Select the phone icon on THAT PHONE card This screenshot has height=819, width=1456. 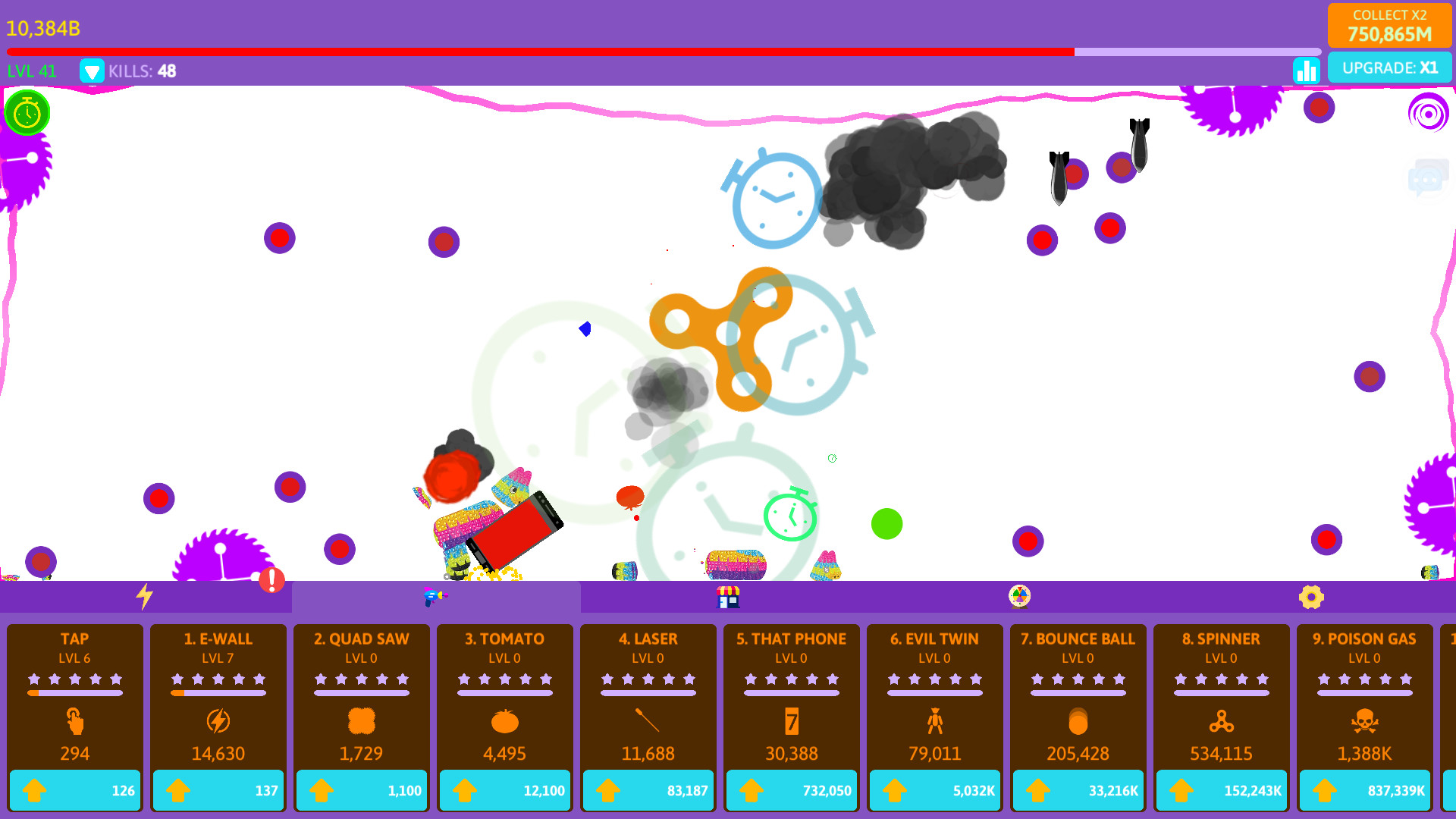tap(791, 721)
